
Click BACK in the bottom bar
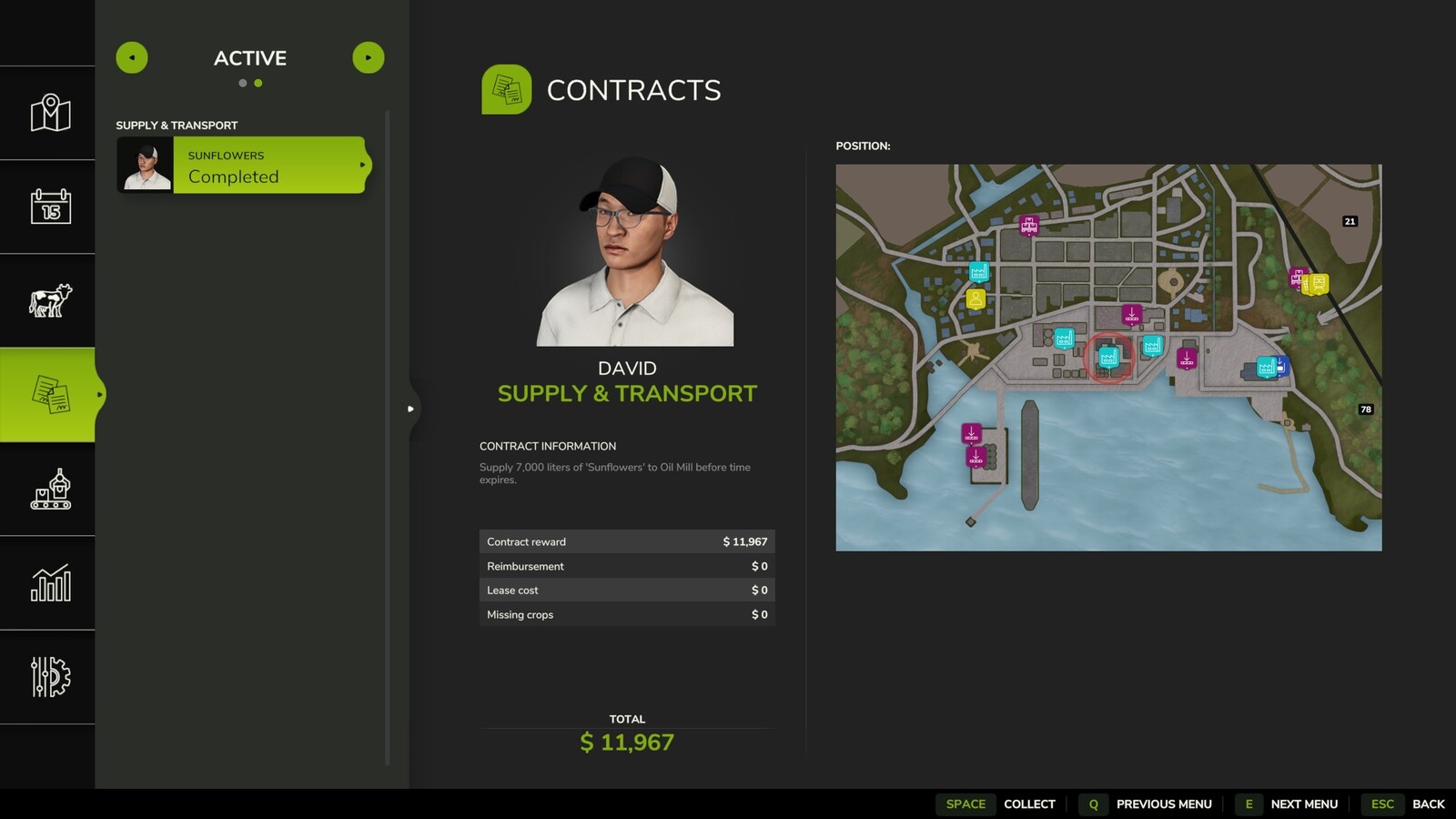[x=1431, y=804]
